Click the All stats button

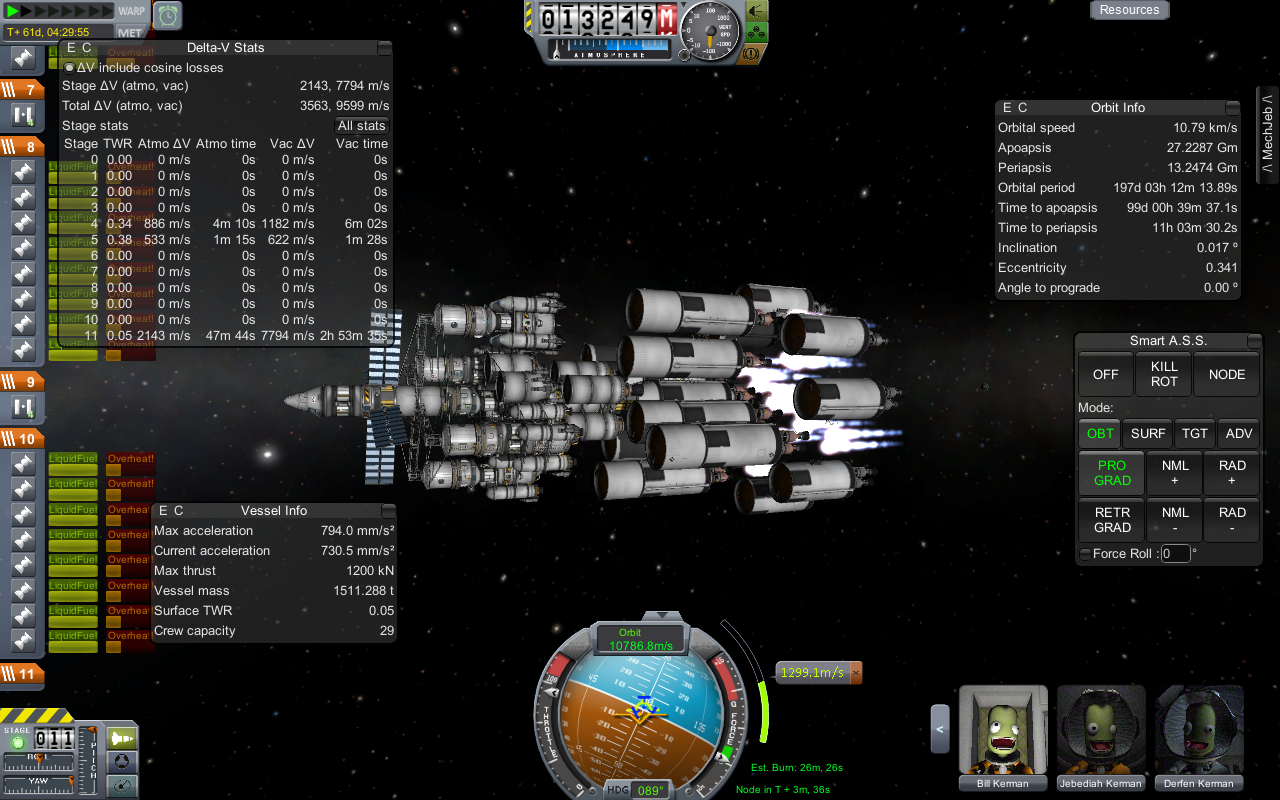(x=361, y=126)
